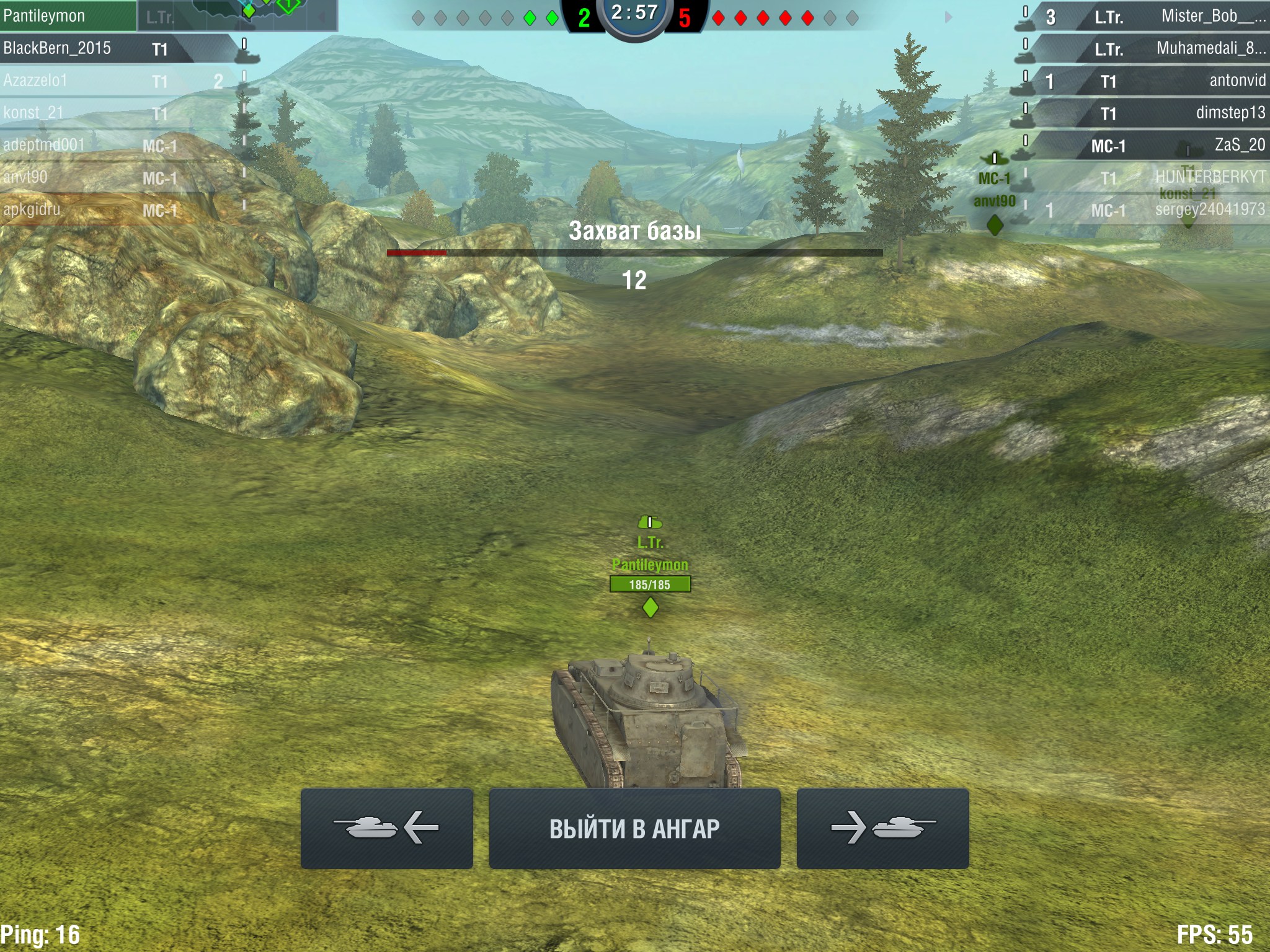Viewport: 1270px width, 952px height.
Task: Select player BlackBern_2015 in team list
Action: pos(93,48)
